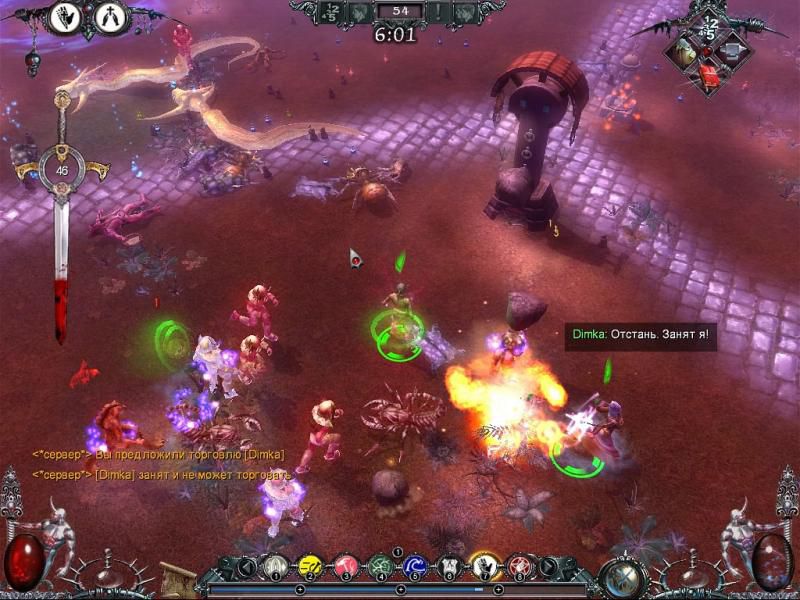Use the yellow skill in slot 2

pyautogui.click(x=311, y=568)
